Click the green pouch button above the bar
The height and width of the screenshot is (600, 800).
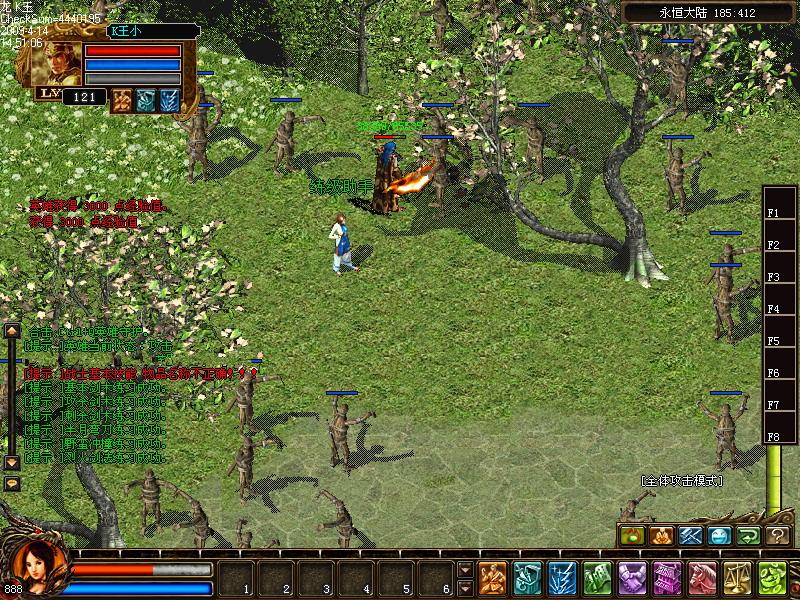pyautogui.click(x=632, y=536)
